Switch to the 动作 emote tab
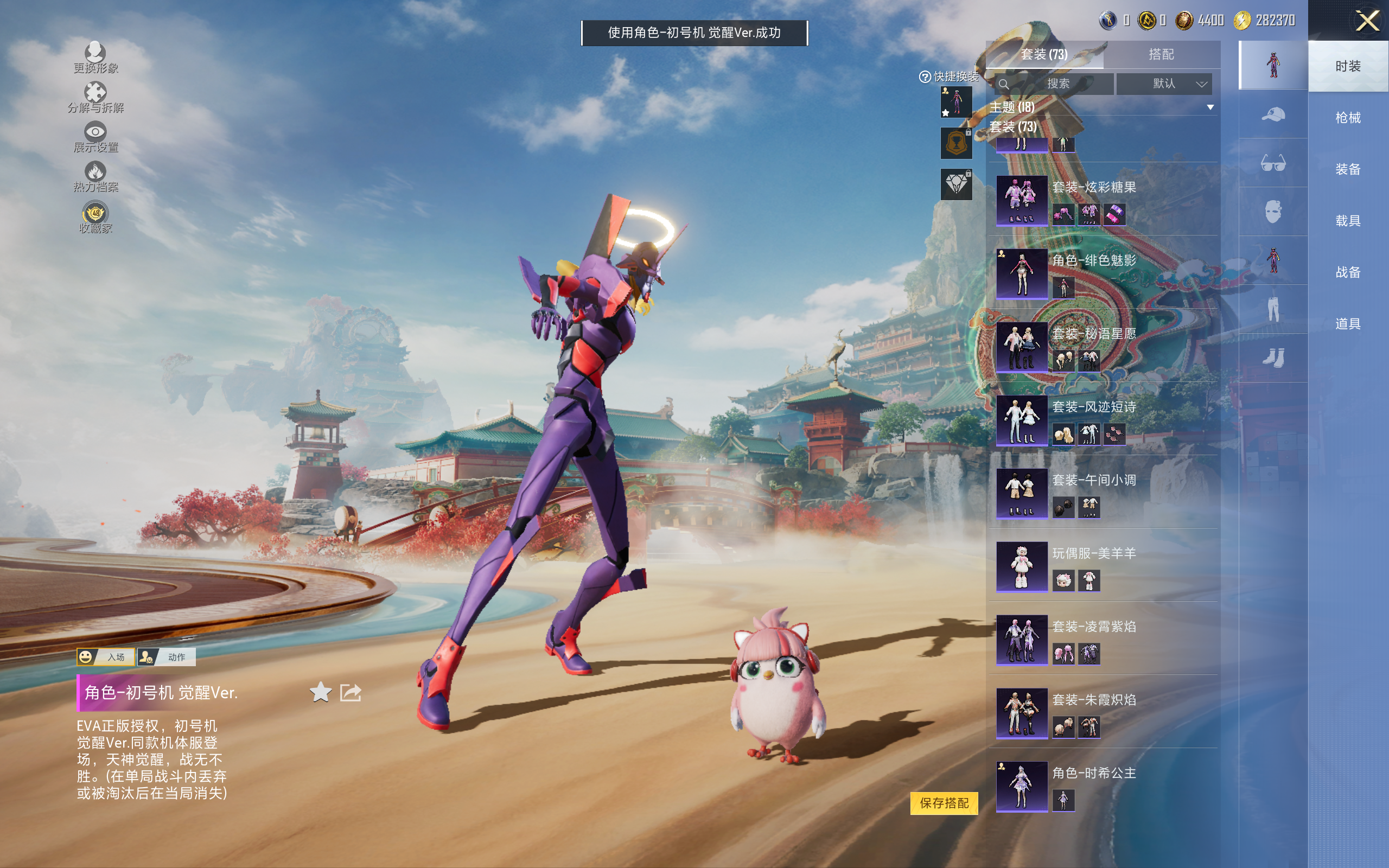This screenshot has width=1389, height=868. tap(167, 657)
